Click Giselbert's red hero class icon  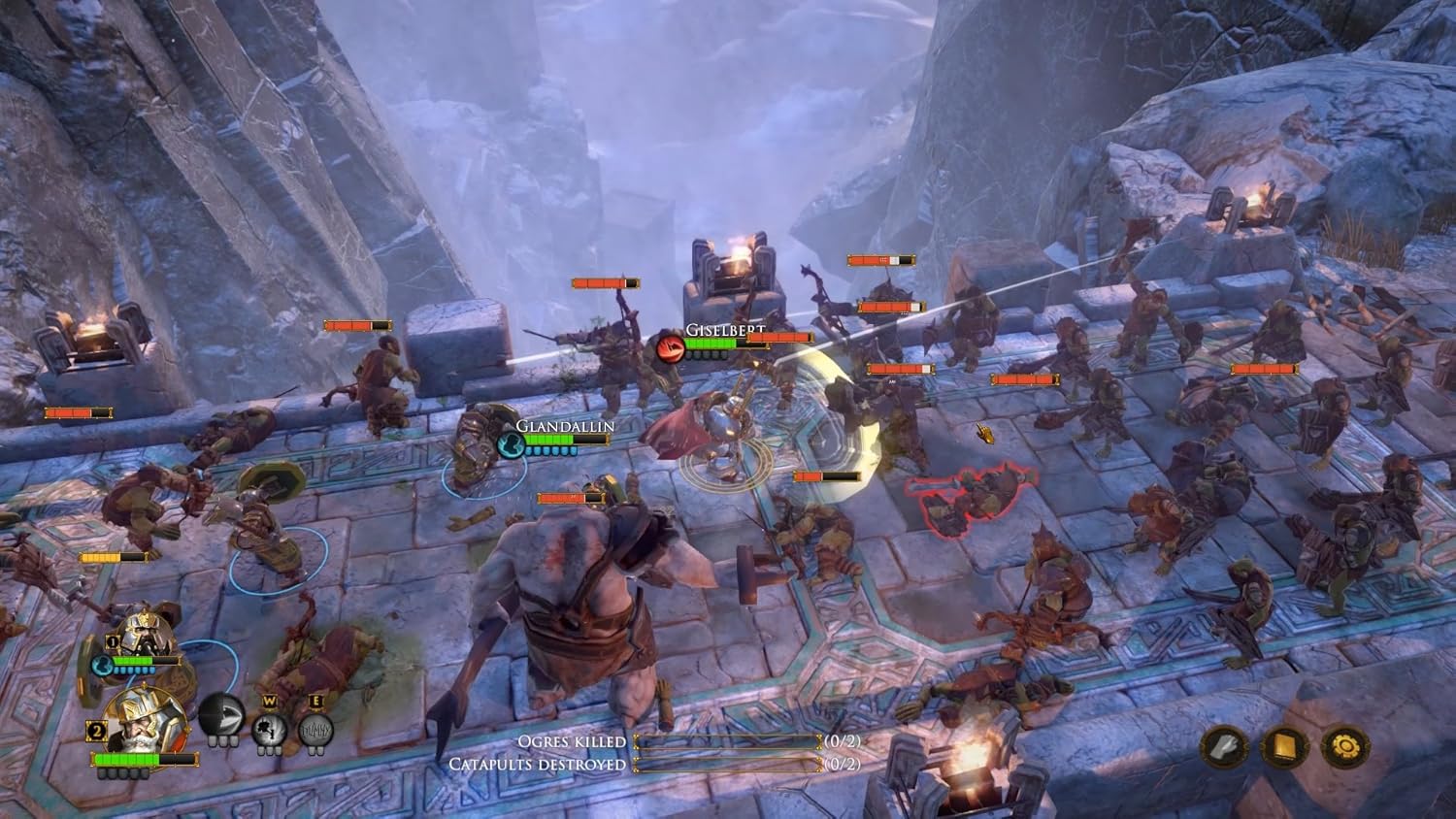[668, 350]
